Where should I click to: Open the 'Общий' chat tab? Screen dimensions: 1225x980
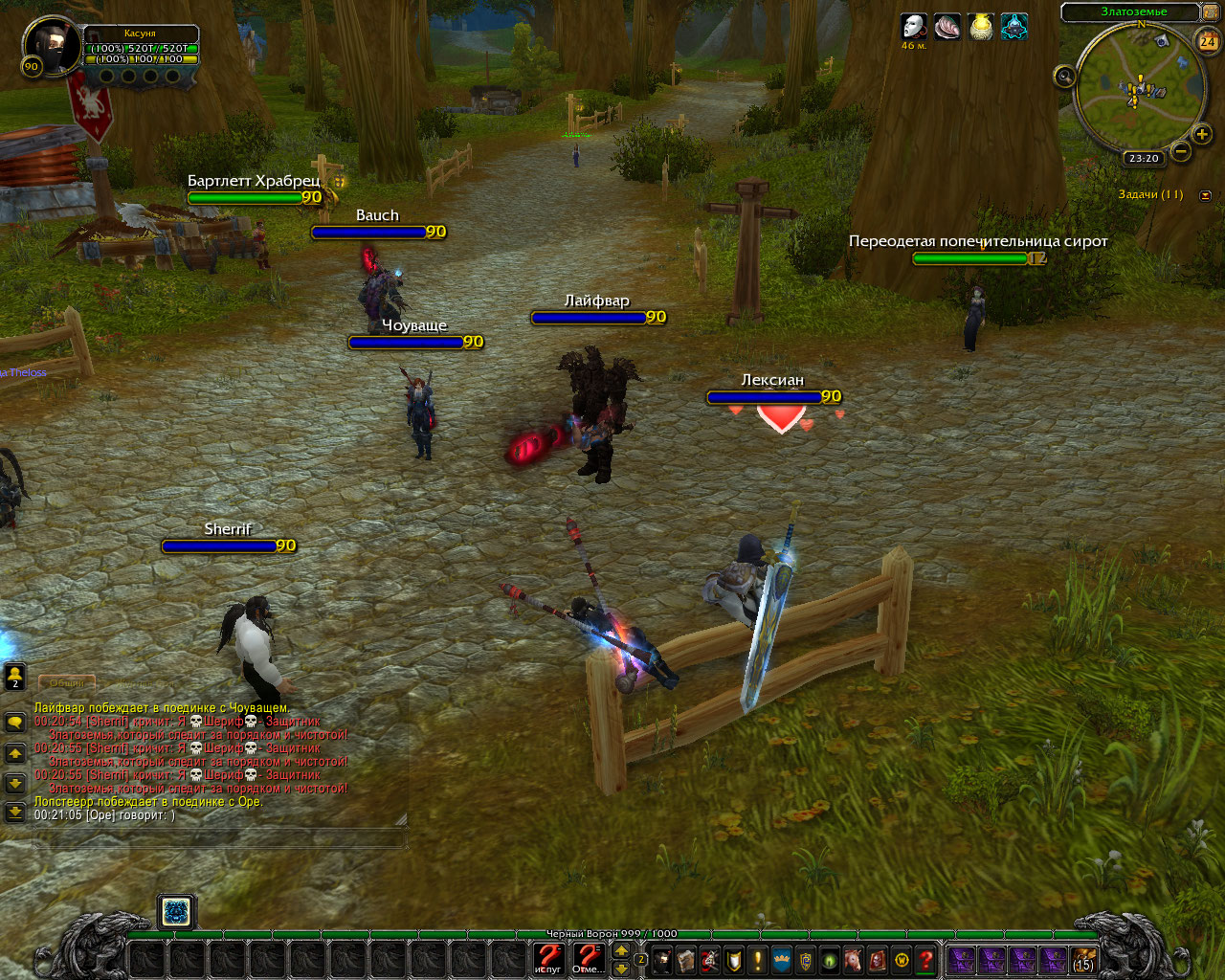click(x=67, y=682)
